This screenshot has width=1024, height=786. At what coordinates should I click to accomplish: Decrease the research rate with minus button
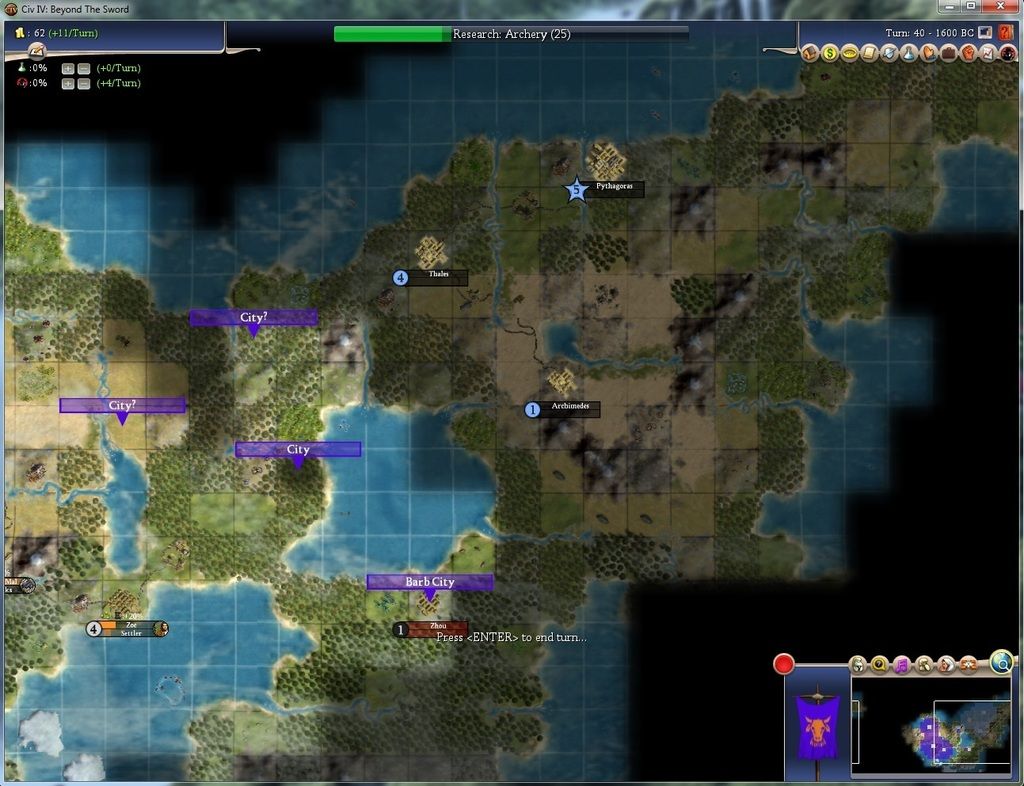pos(84,68)
